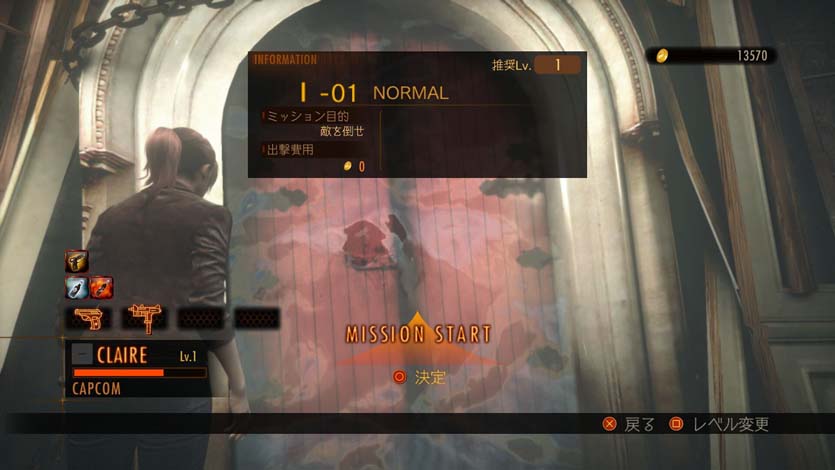This screenshot has height=470, width=835.
Task: Select the machine pistol weapon slot
Action: click(144, 318)
